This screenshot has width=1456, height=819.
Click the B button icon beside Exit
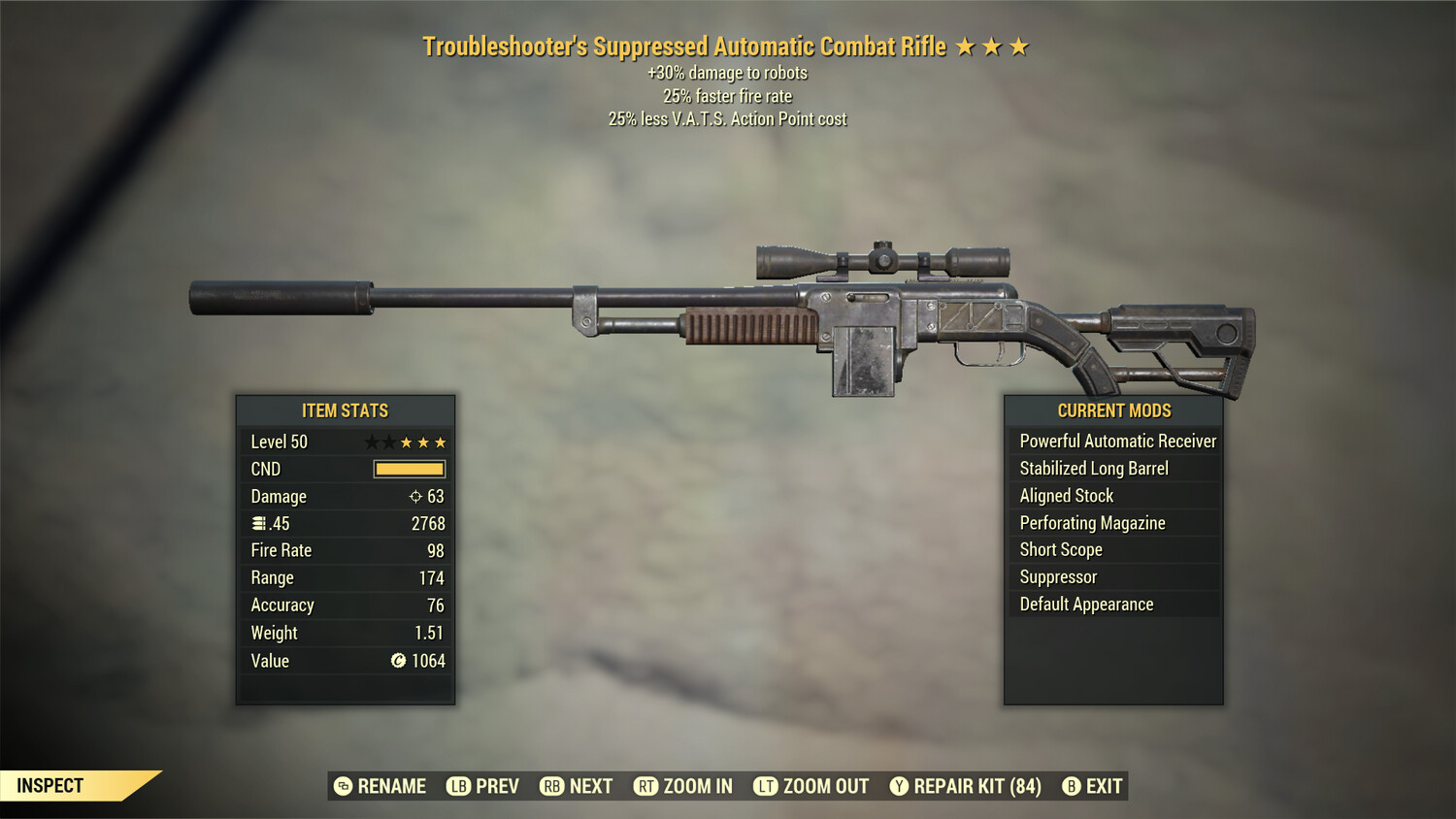click(x=1072, y=786)
